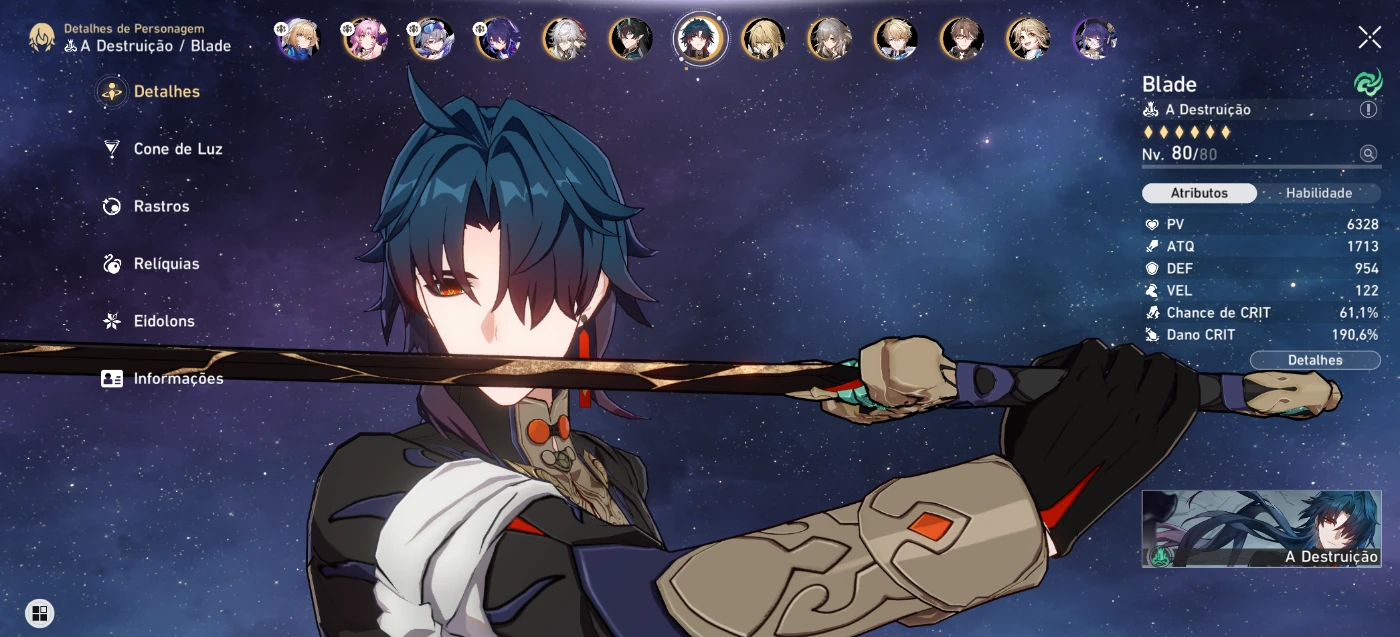Choose the white-haired character portrait
This screenshot has height=637, width=1400.
point(565,39)
